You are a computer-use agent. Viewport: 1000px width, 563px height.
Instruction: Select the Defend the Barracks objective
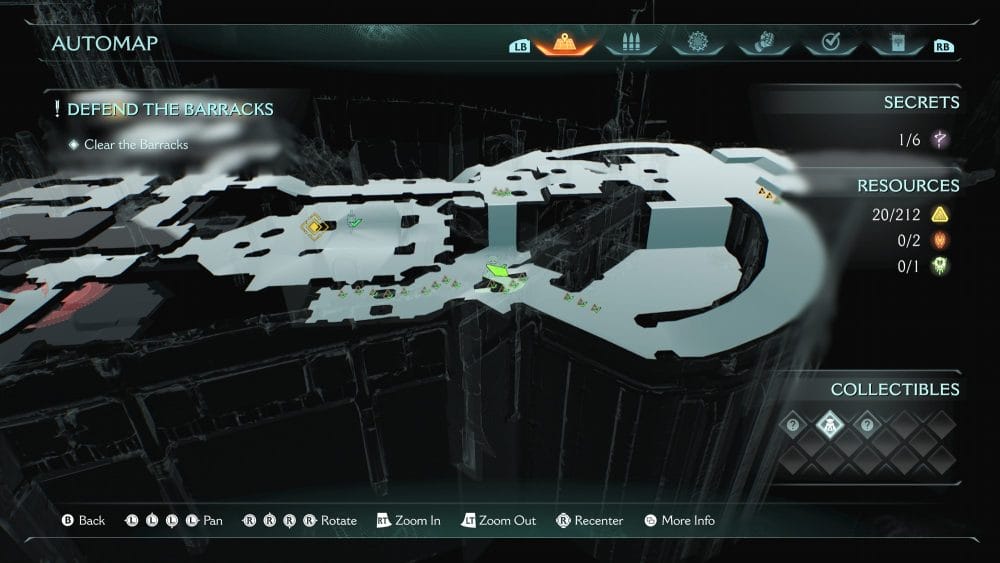[170, 109]
